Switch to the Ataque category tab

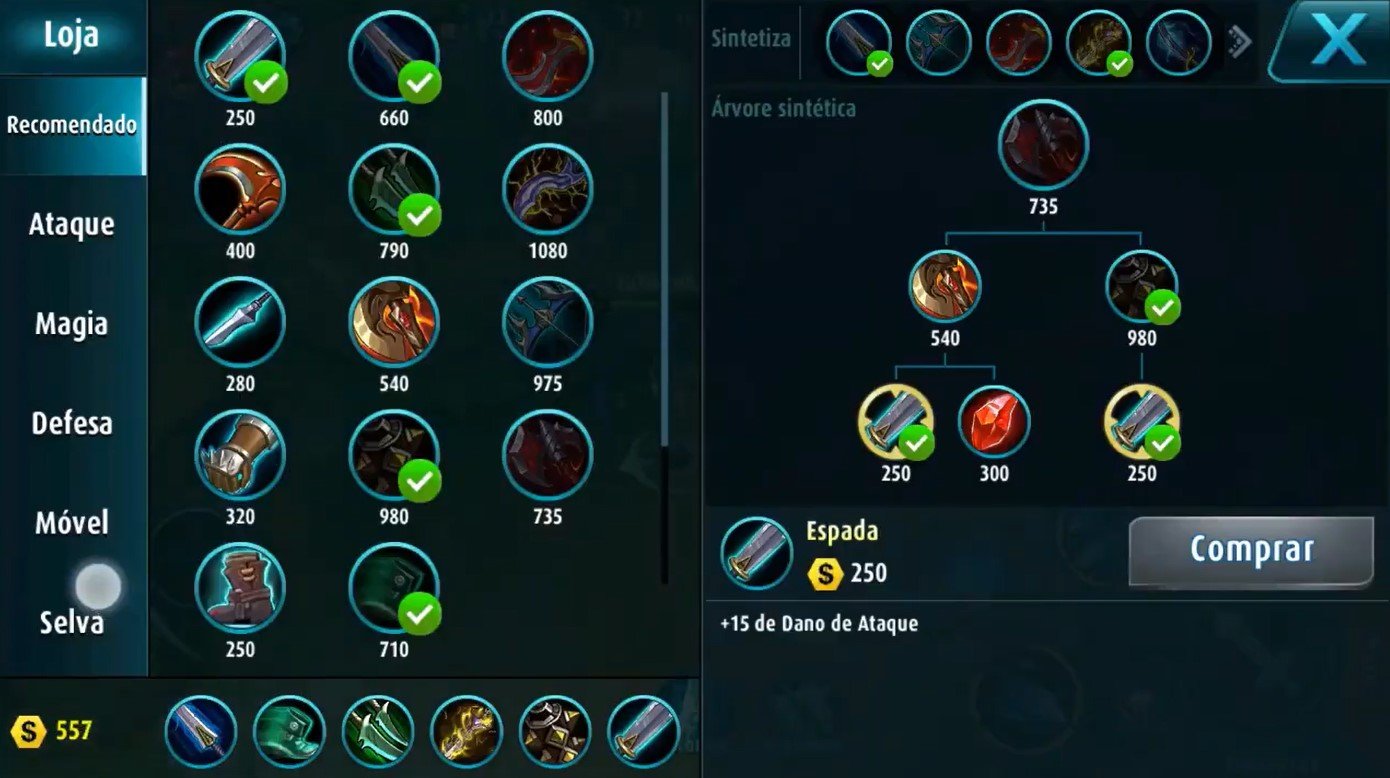tap(72, 224)
